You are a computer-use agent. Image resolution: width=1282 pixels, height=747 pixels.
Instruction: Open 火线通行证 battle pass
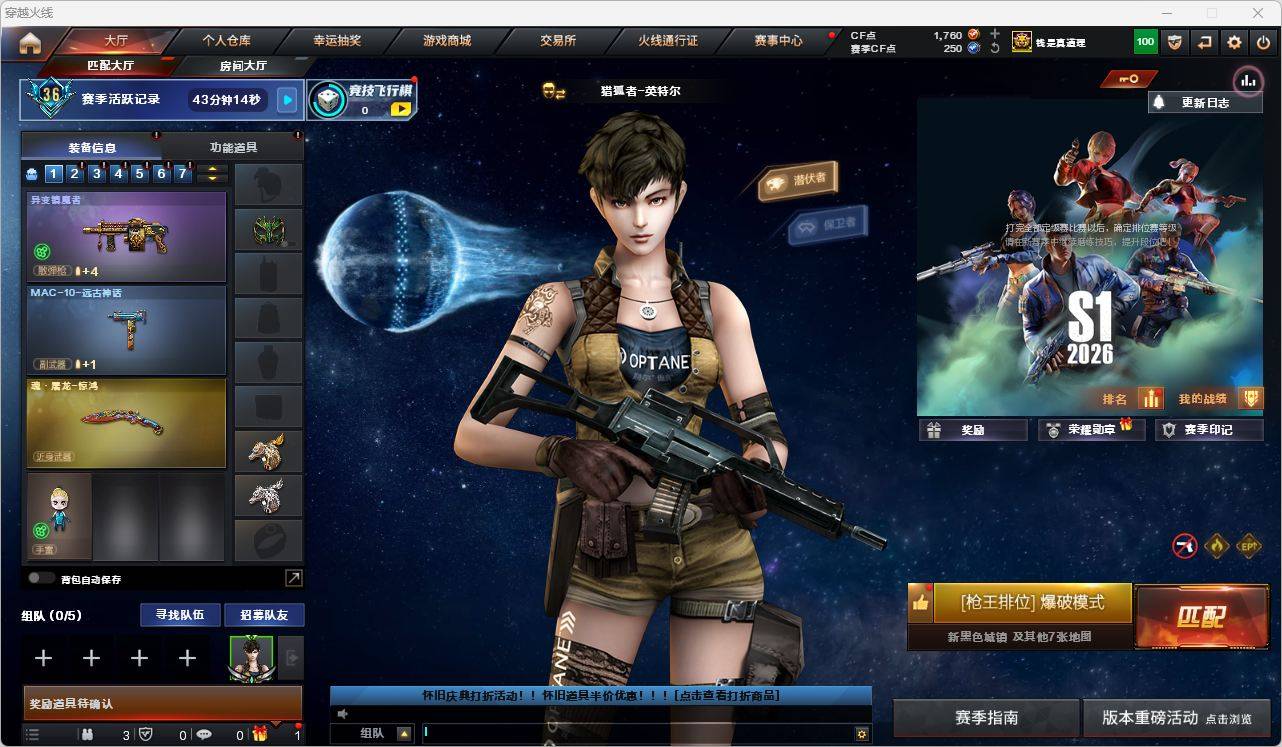point(668,41)
